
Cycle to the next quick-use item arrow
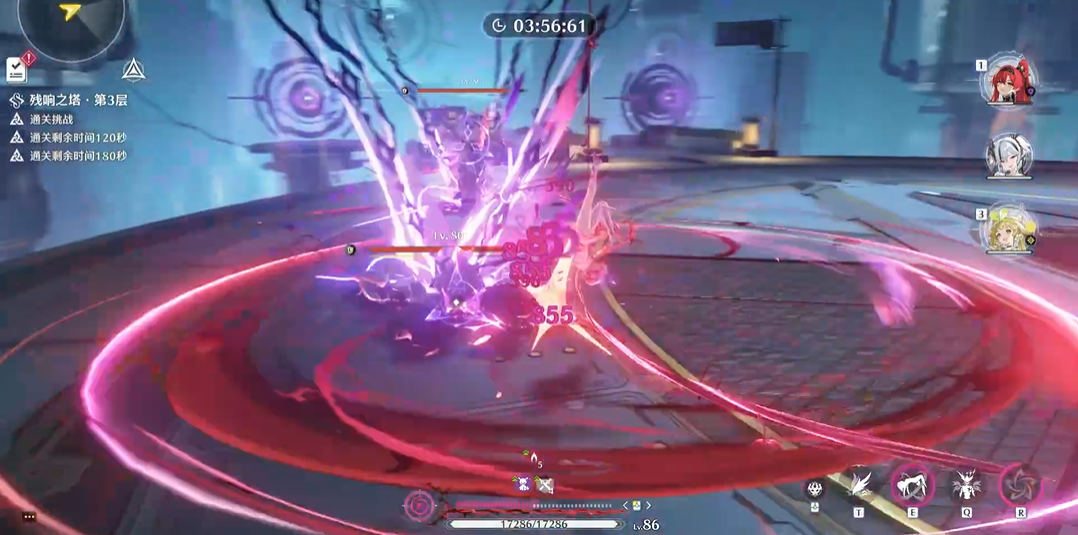[x=648, y=505]
